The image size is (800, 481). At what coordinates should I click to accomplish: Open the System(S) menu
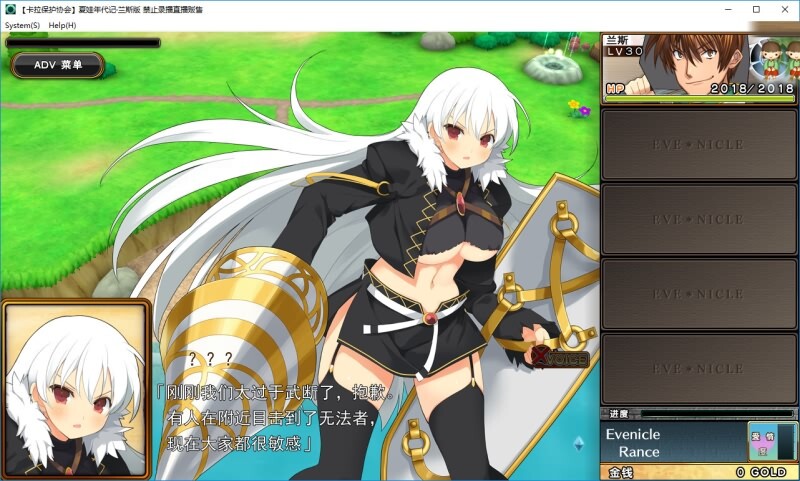point(22,24)
